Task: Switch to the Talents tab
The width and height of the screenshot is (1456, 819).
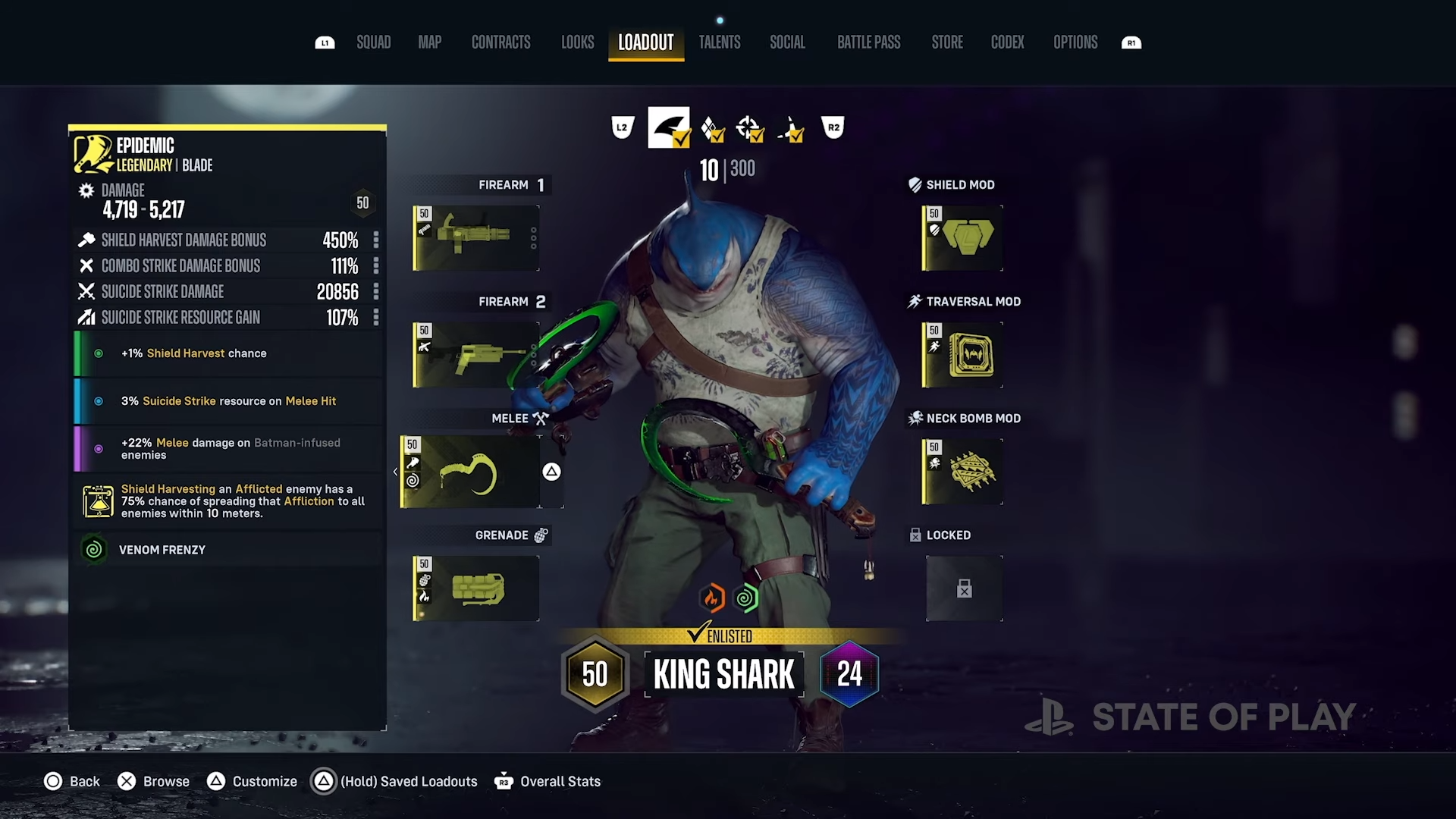Action: pyautogui.click(x=719, y=42)
